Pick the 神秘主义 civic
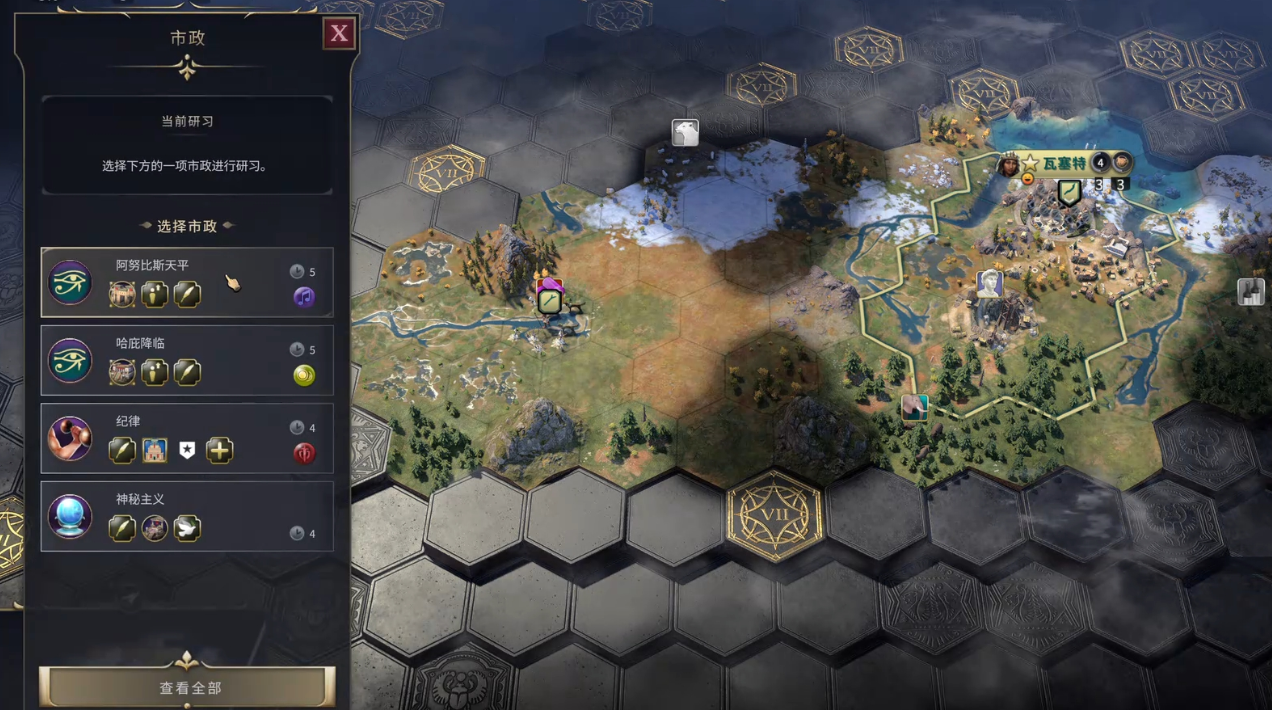1272x710 pixels. [x=187, y=516]
